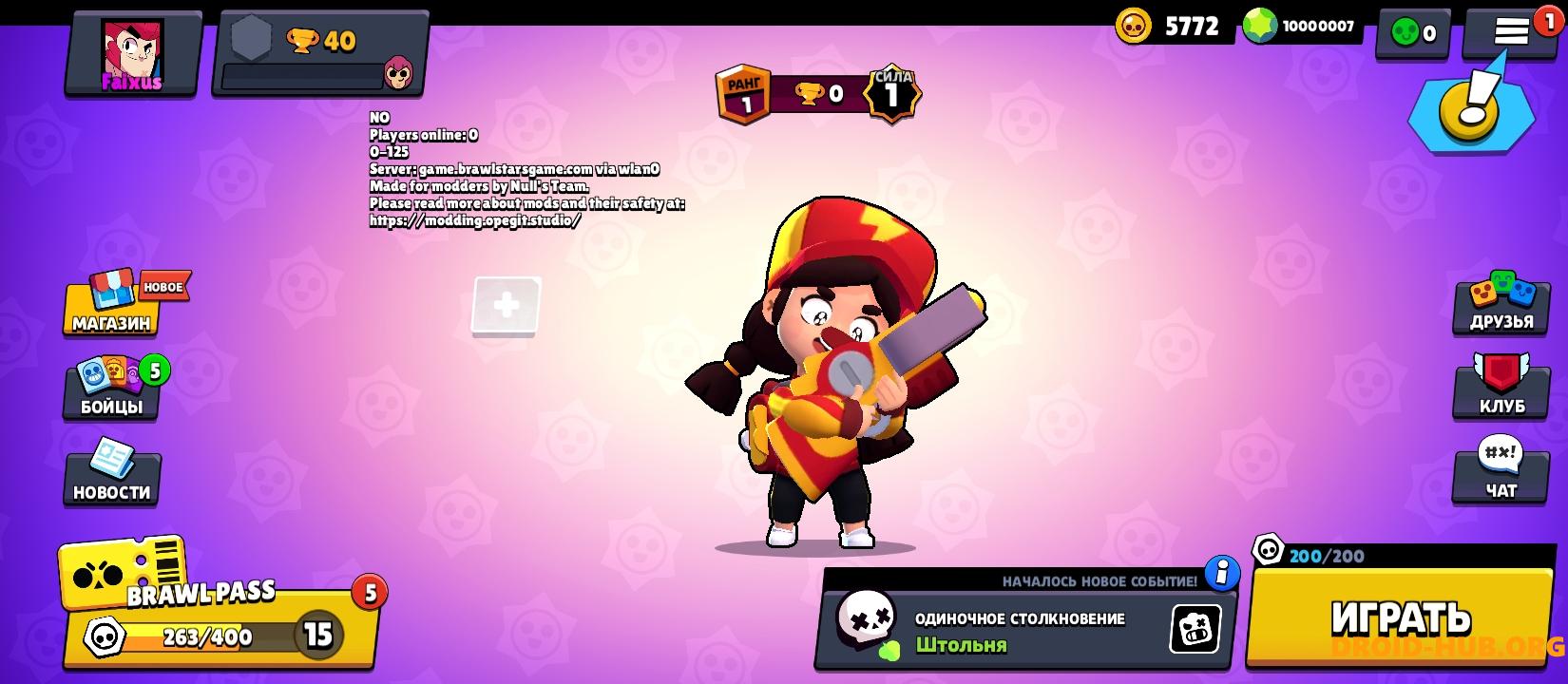This screenshot has width=1568, height=684.
Task: Open the plus skin selector
Action: click(506, 306)
